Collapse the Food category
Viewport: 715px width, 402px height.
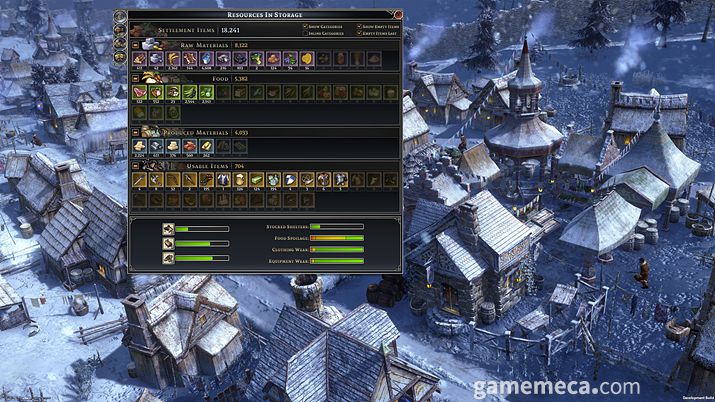[136, 77]
